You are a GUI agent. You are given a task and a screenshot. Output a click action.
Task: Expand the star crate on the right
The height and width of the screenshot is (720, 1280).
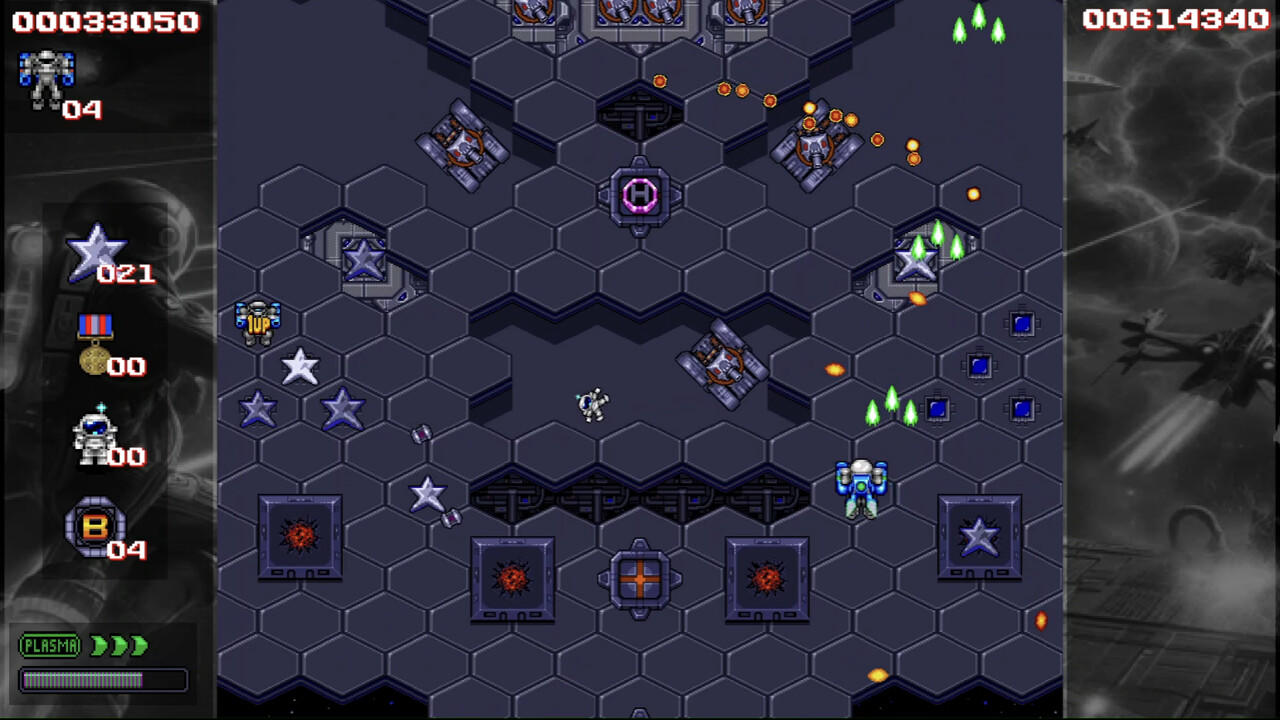[980, 537]
